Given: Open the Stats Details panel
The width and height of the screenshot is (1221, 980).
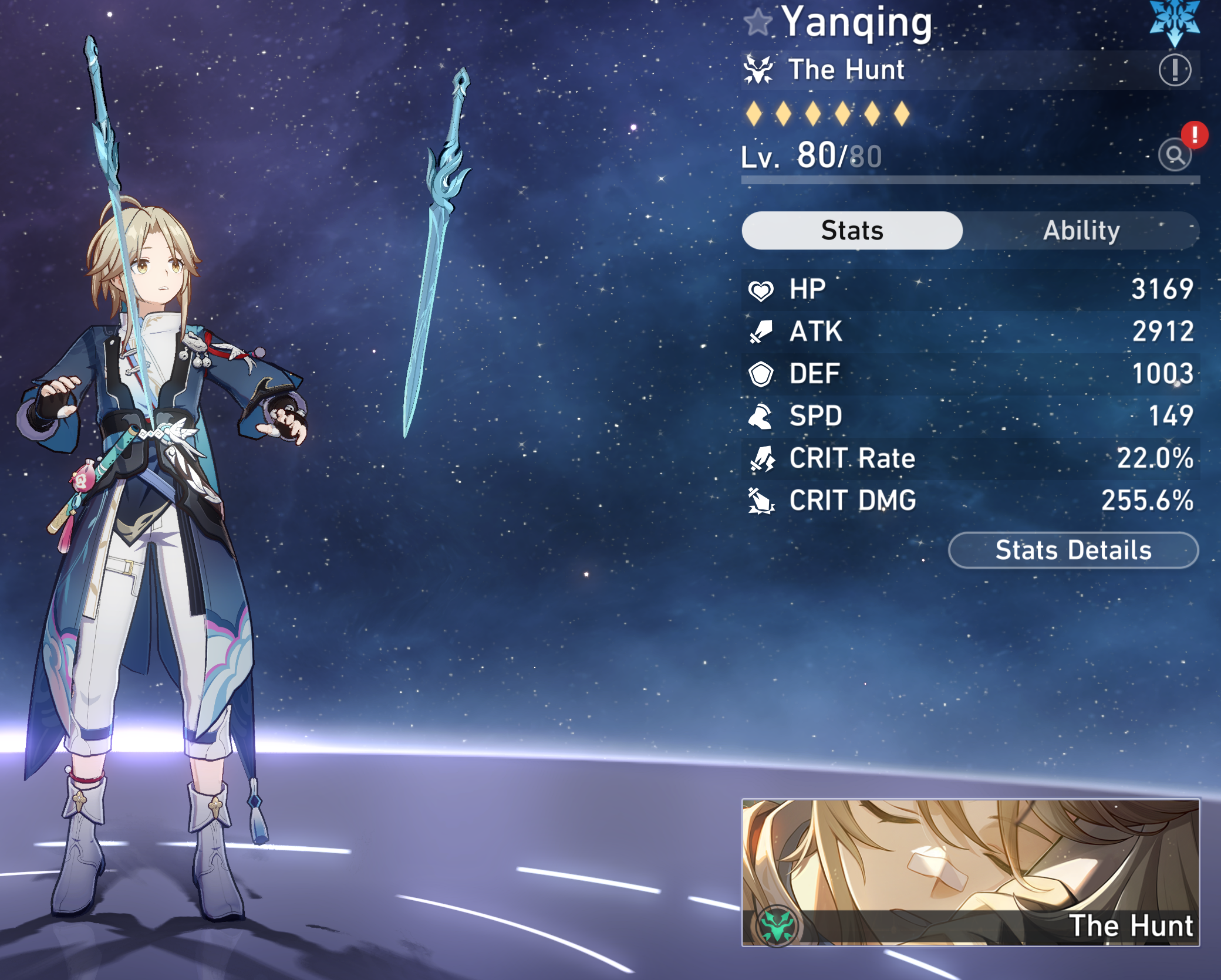Looking at the screenshot, I should (1073, 550).
